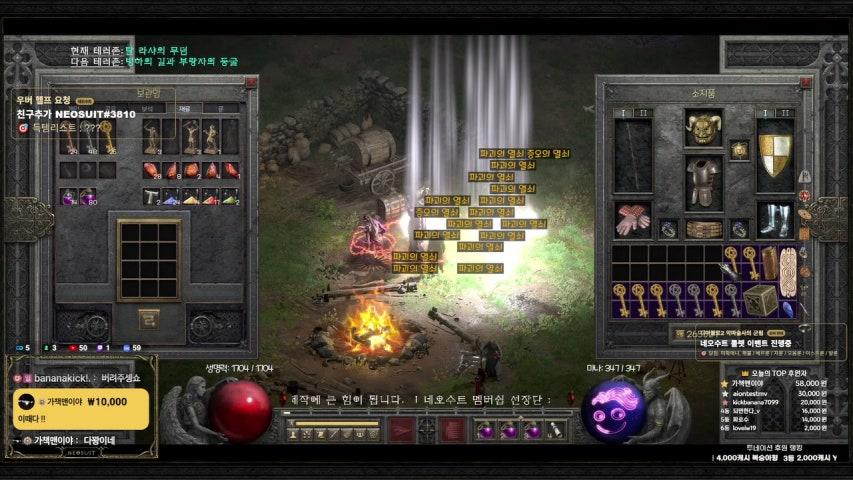Select the Horadric Cube in inventory
Screen dimensions: 853x480
coord(760,298)
